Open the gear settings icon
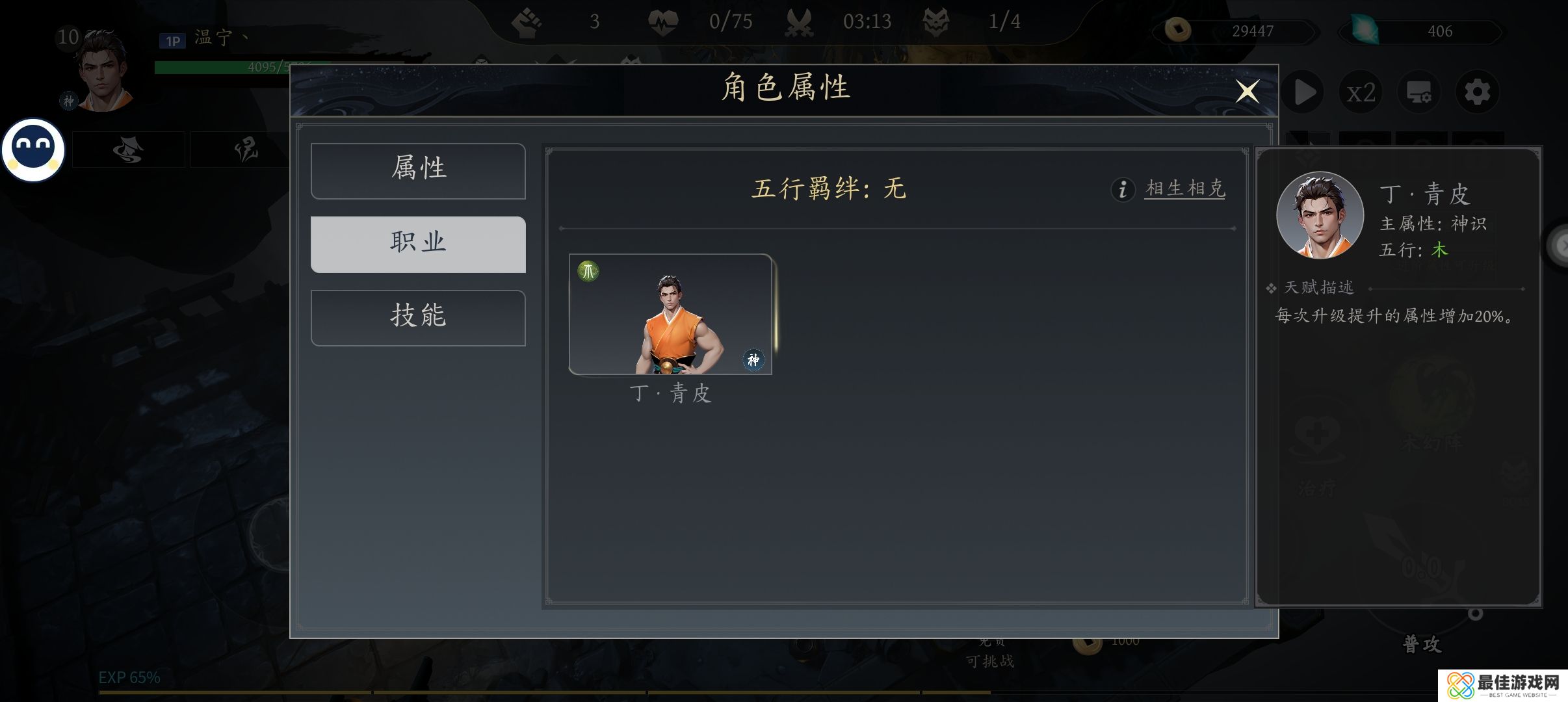 (1477, 92)
